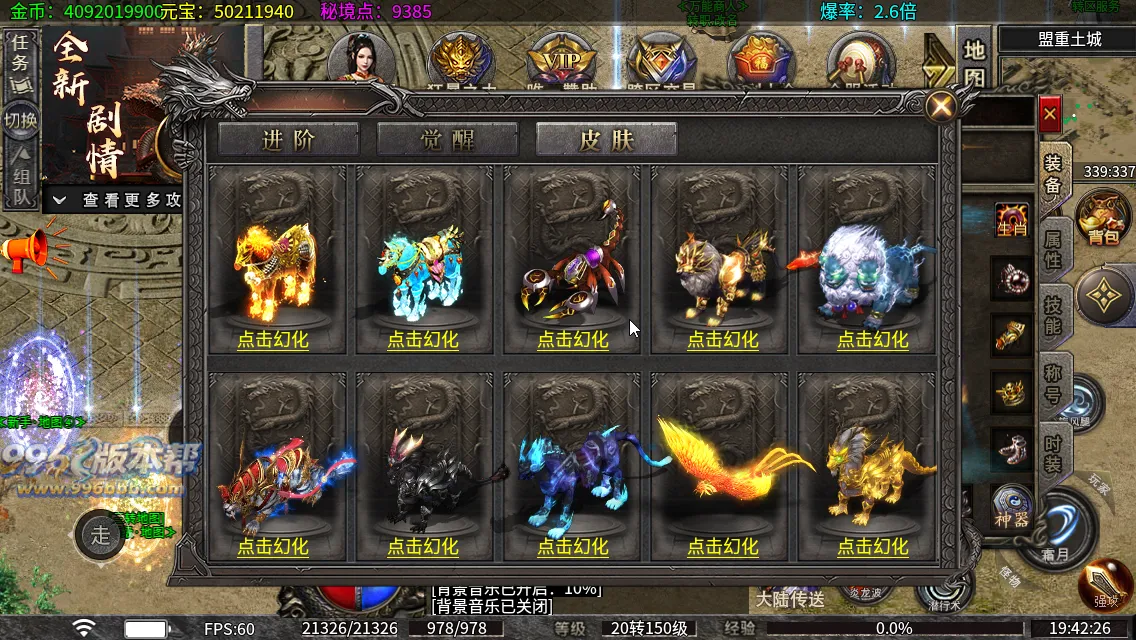The width and height of the screenshot is (1136, 640).
Task: Switch to the 属性 side tab
Action: coord(1053,250)
